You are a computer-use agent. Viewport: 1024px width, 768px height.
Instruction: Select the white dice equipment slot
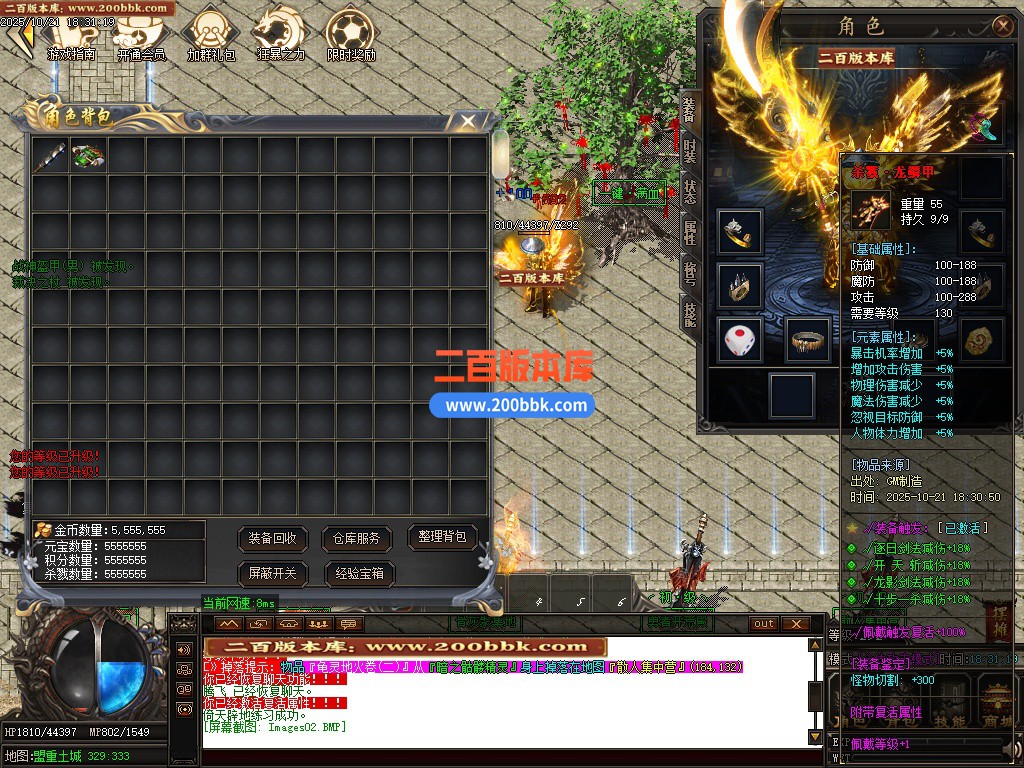(x=740, y=341)
